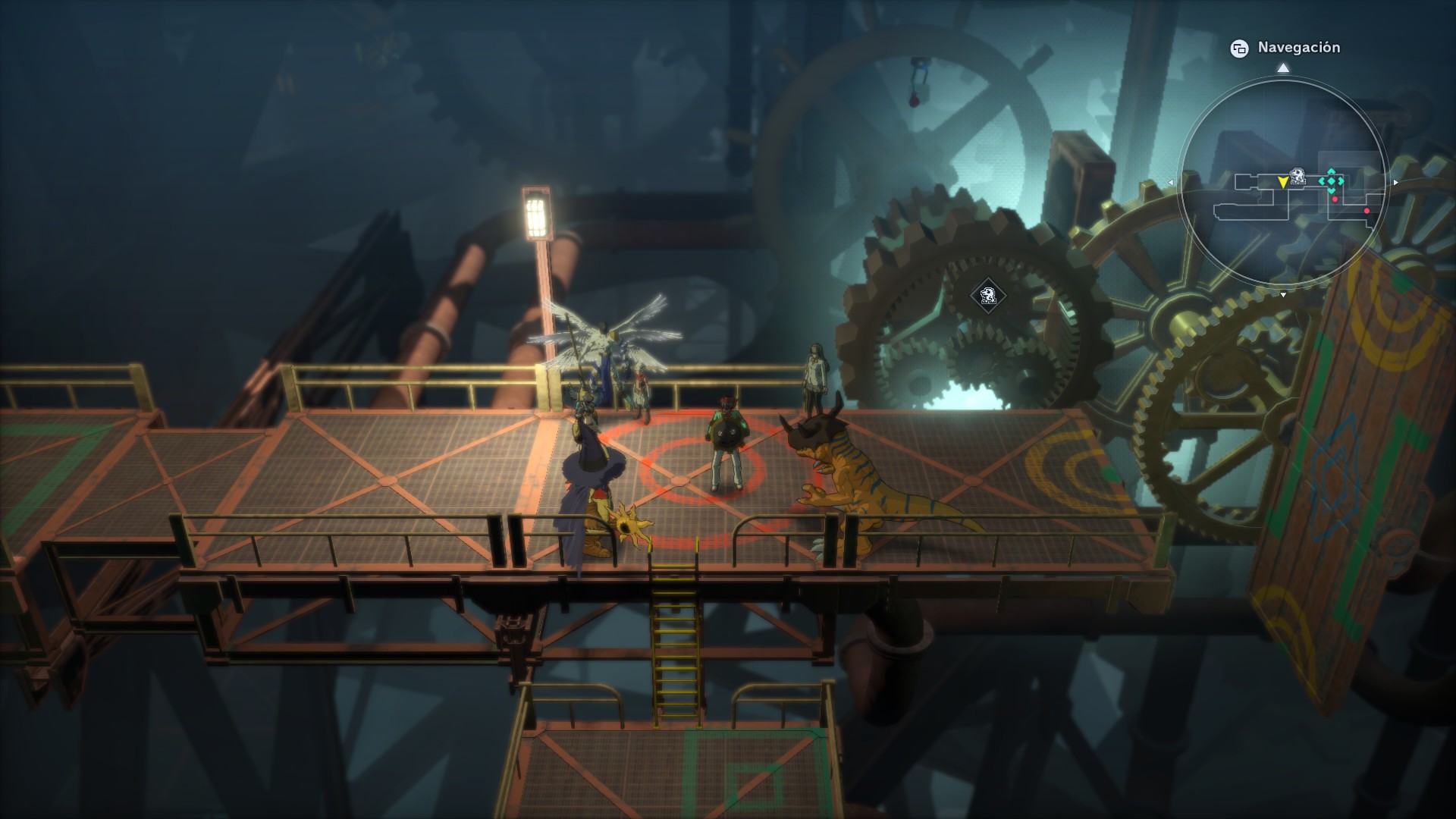Click the Navegación label above the minimap
This screenshot has height=819, width=1456.
[x=1298, y=48]
